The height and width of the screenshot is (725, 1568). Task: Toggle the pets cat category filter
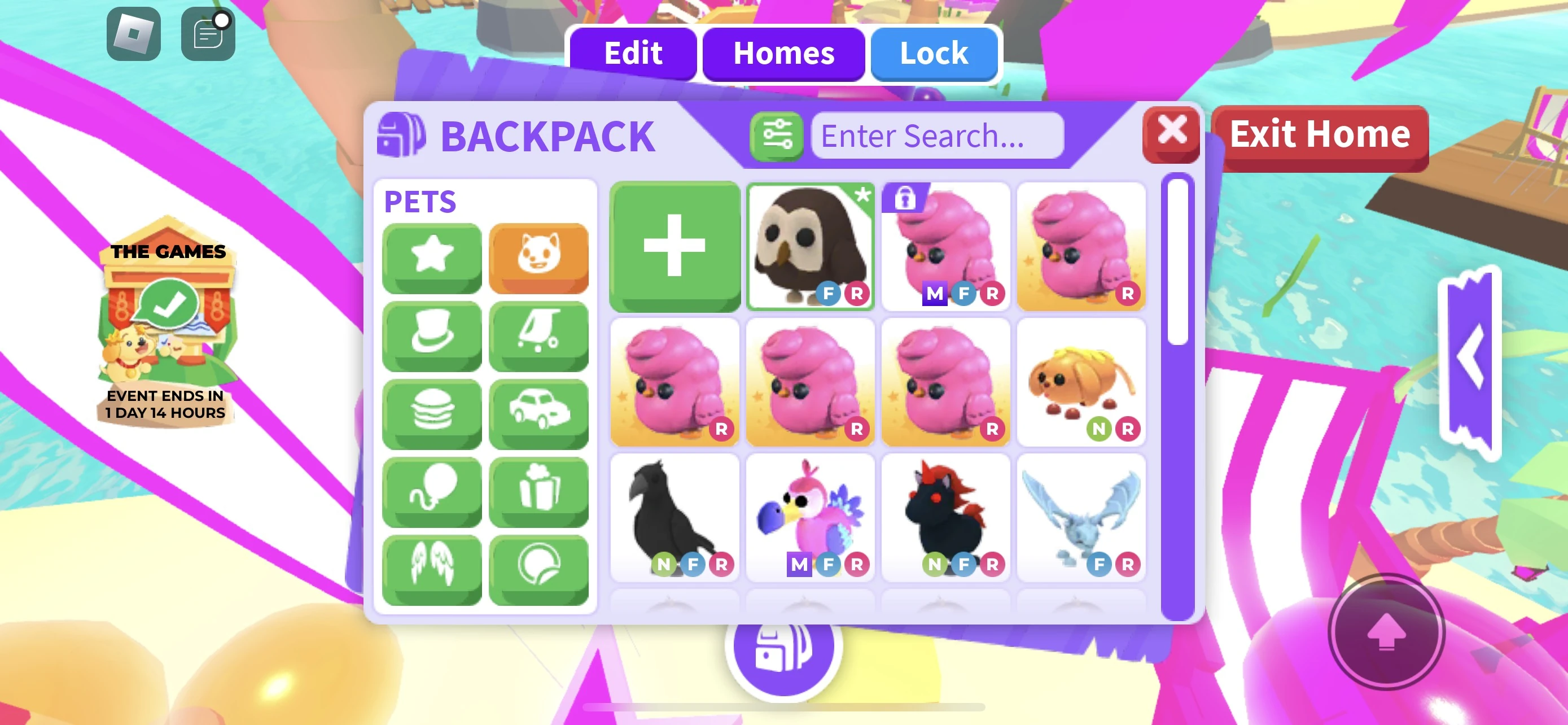coord(539,257)
